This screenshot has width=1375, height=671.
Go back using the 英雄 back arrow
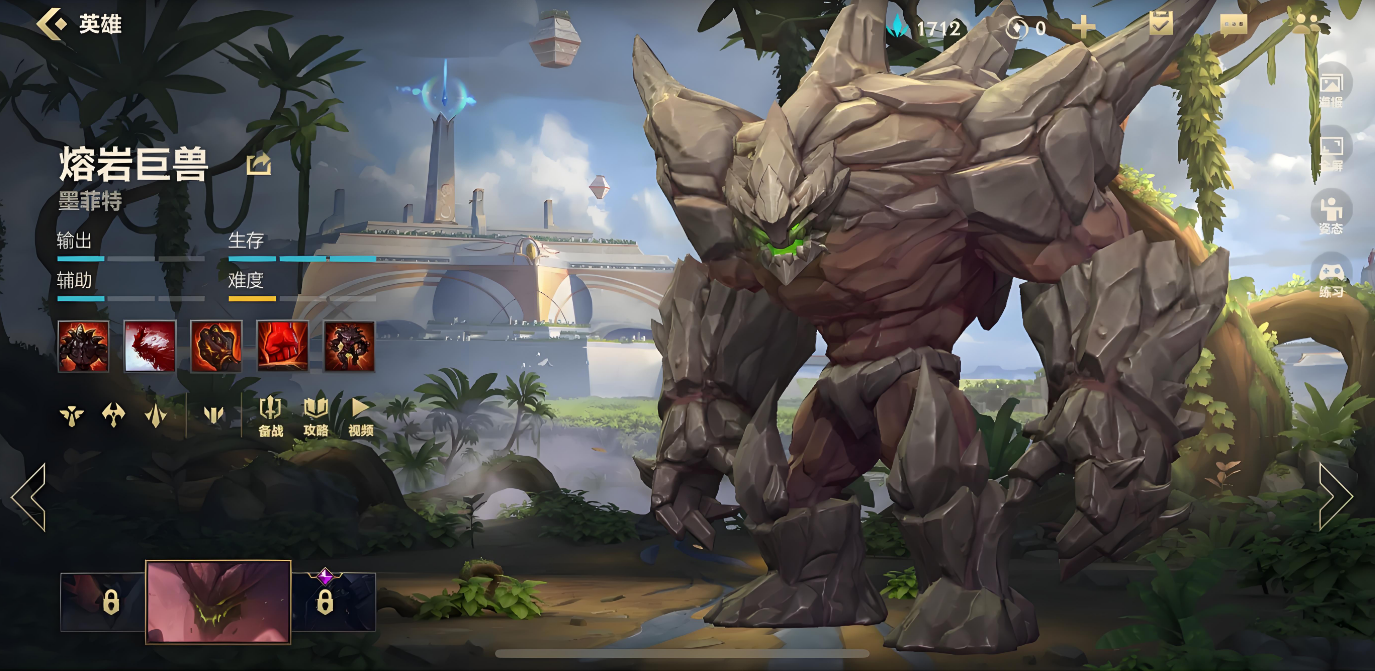click(x=52, y=24)
